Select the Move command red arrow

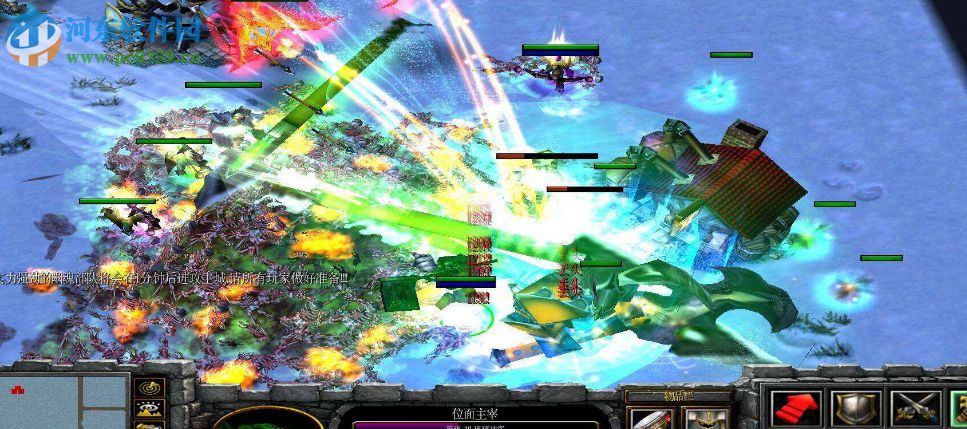point(797,409)
